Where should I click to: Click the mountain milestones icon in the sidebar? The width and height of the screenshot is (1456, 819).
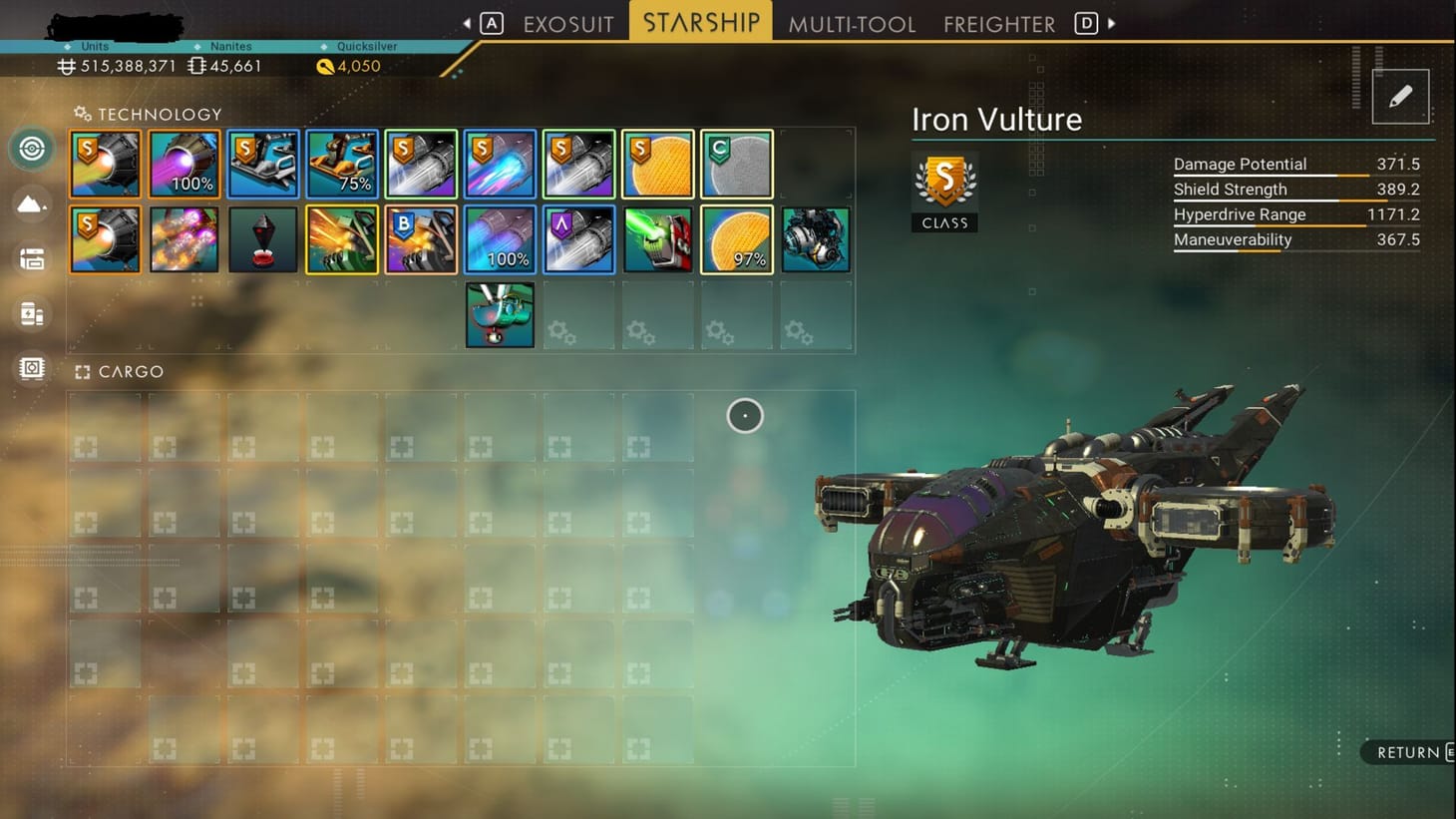pyautogui.click(x=31, y=204)
